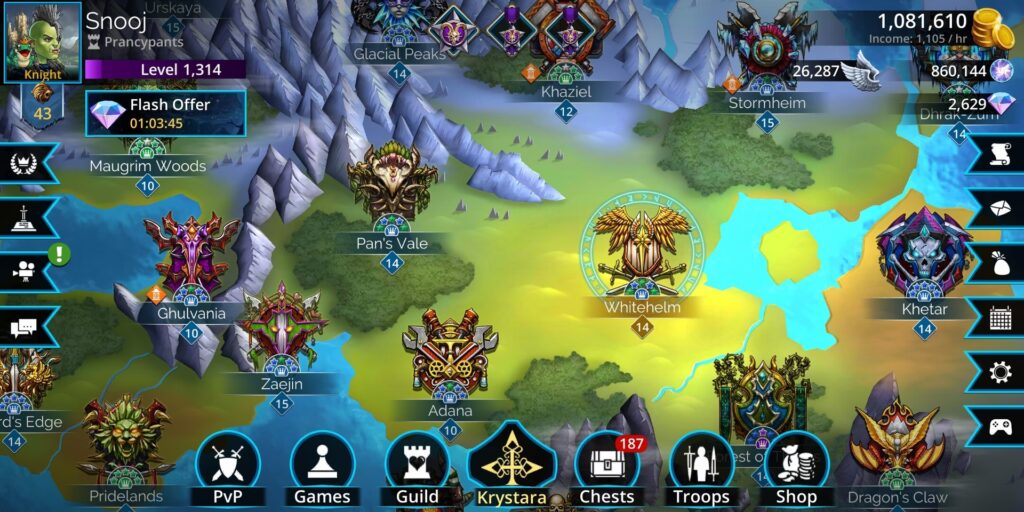This screenshot has height=512, width=1024.
Task: Open the Guild menu
Action: 417,468
